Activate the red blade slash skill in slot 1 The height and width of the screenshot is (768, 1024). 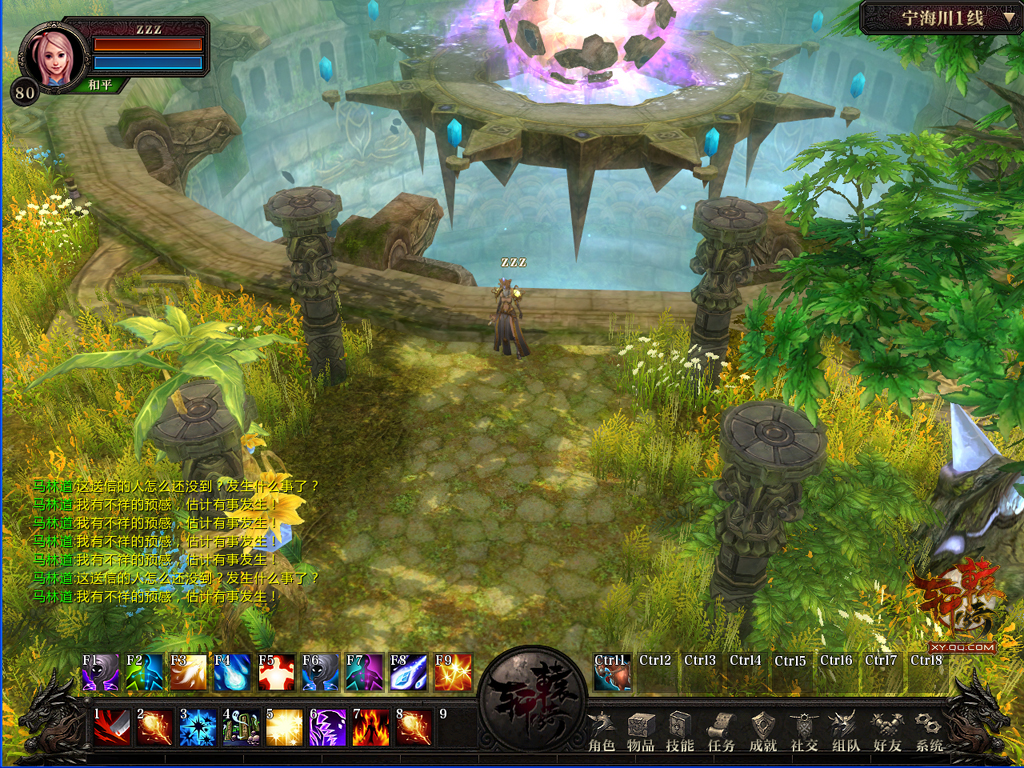(x=112, y=727)
